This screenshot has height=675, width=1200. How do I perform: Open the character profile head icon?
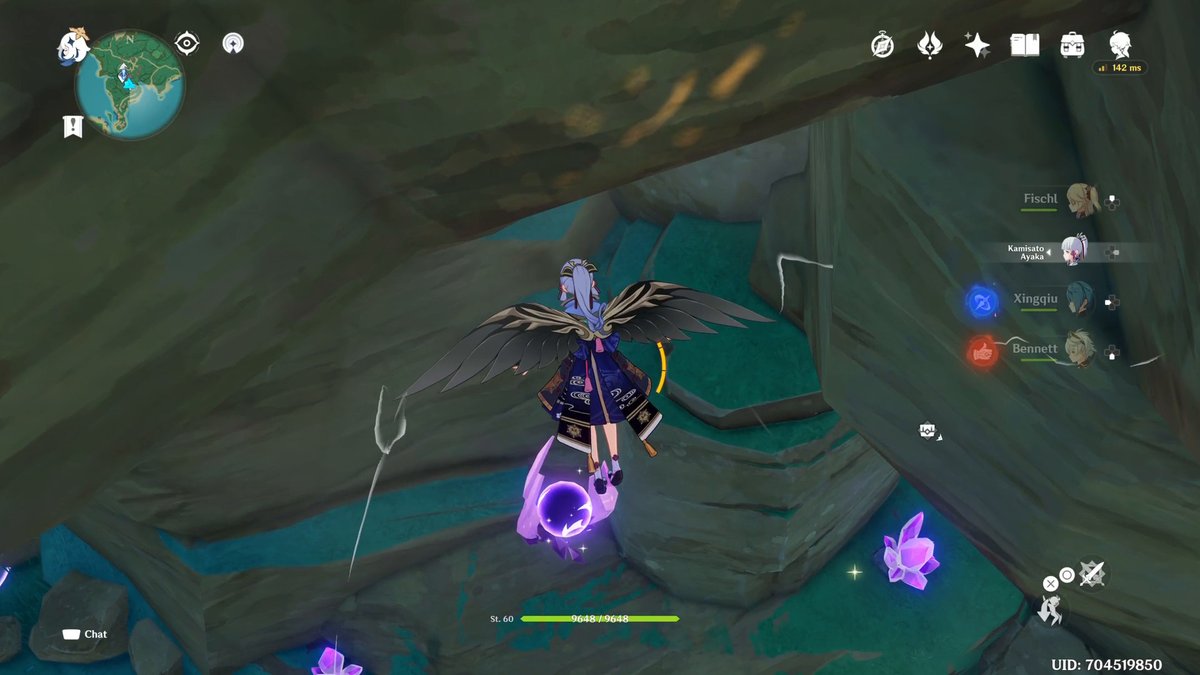[x=1120, y=44]
